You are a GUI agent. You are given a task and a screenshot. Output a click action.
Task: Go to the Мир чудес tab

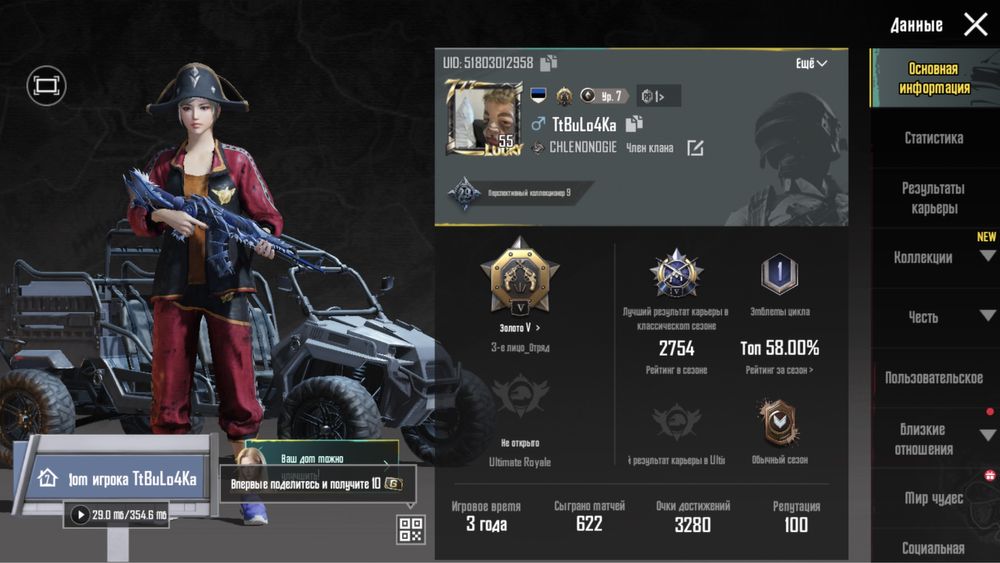[x=933, y=498]
